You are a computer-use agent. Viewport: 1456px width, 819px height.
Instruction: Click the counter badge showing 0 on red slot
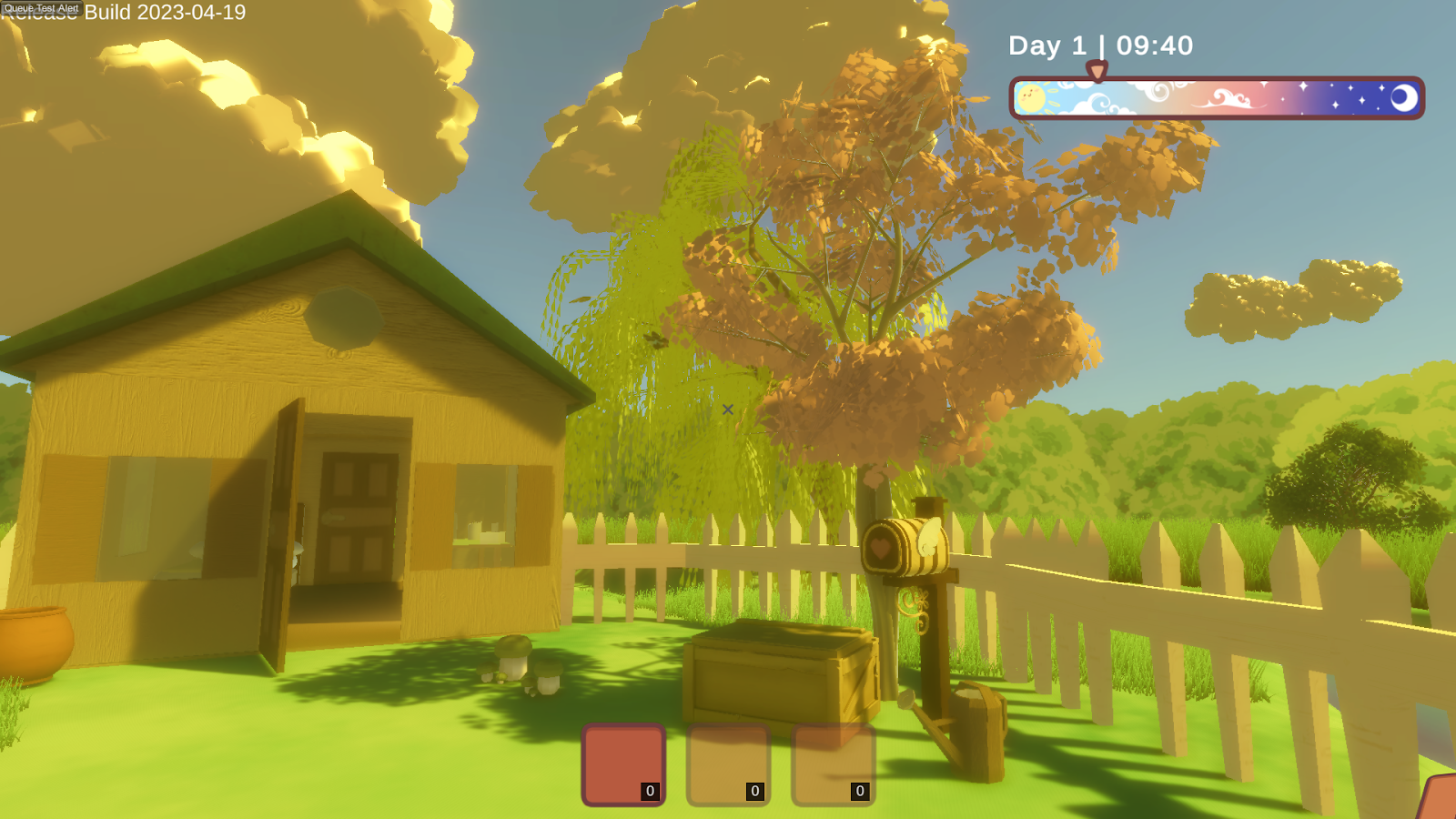648,791
